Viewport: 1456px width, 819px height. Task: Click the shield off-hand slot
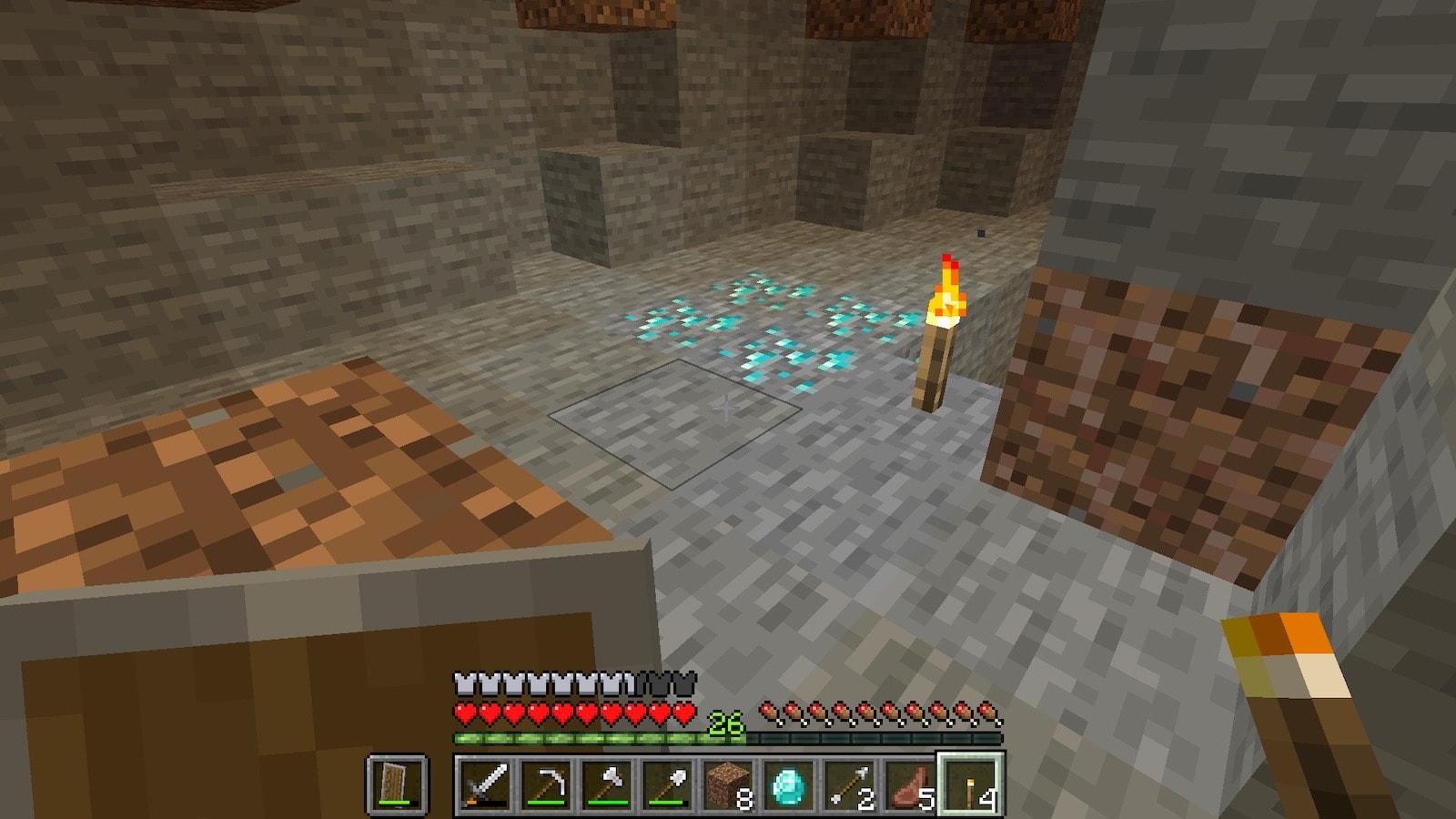[397, 784]
